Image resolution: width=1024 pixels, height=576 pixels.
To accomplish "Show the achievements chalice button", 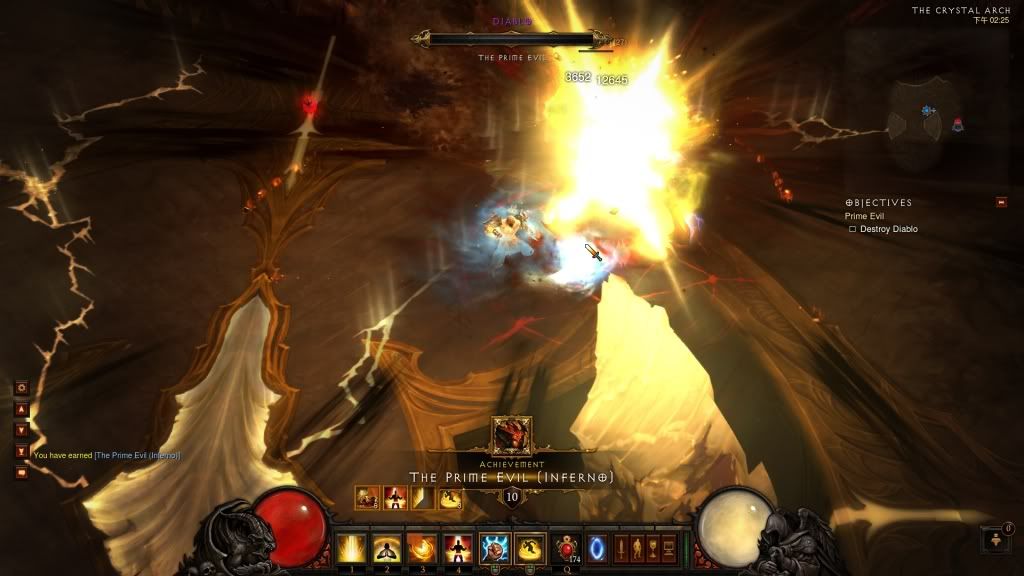I will (x=653, y=548).
